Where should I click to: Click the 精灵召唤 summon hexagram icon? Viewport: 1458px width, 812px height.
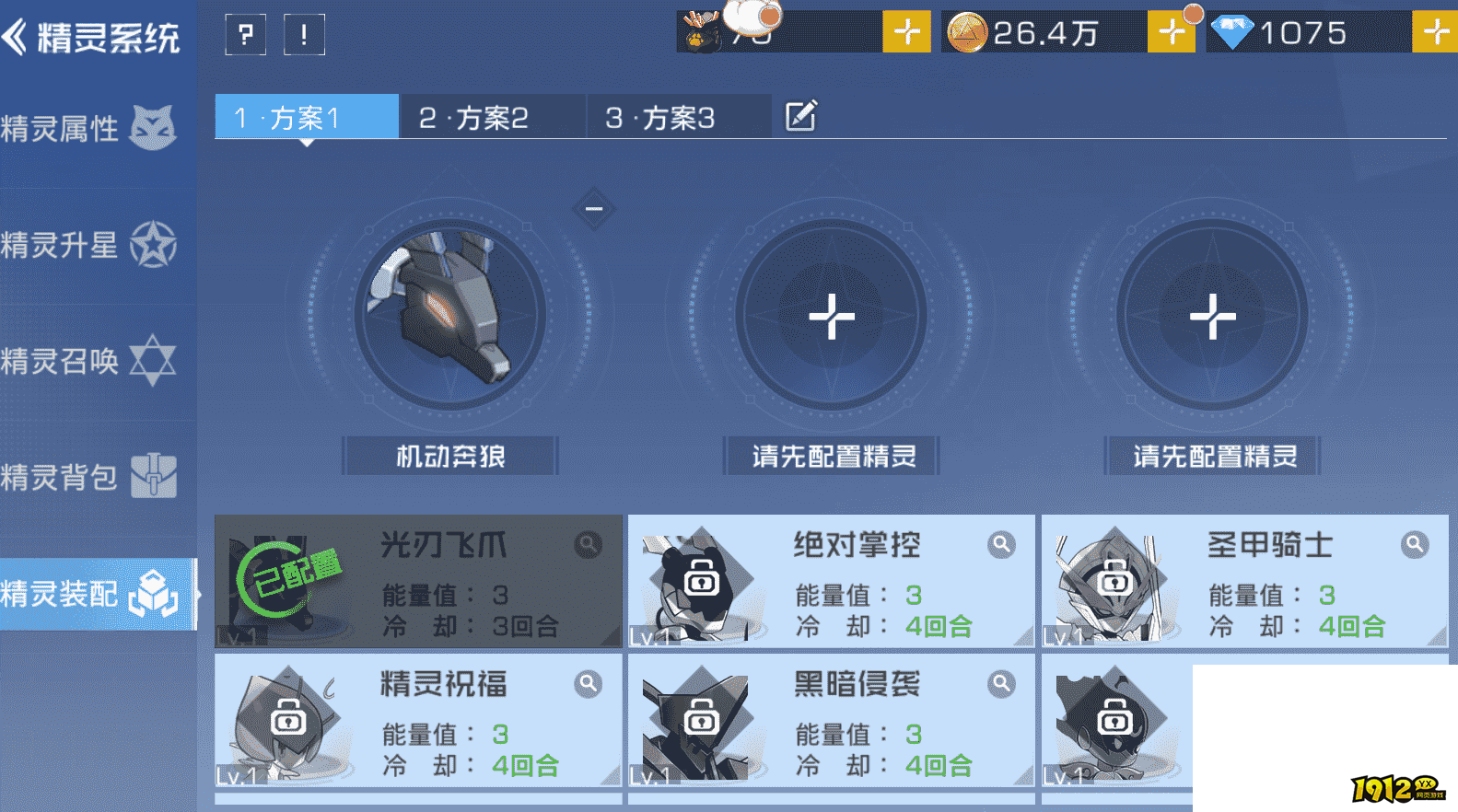[153, 360]
